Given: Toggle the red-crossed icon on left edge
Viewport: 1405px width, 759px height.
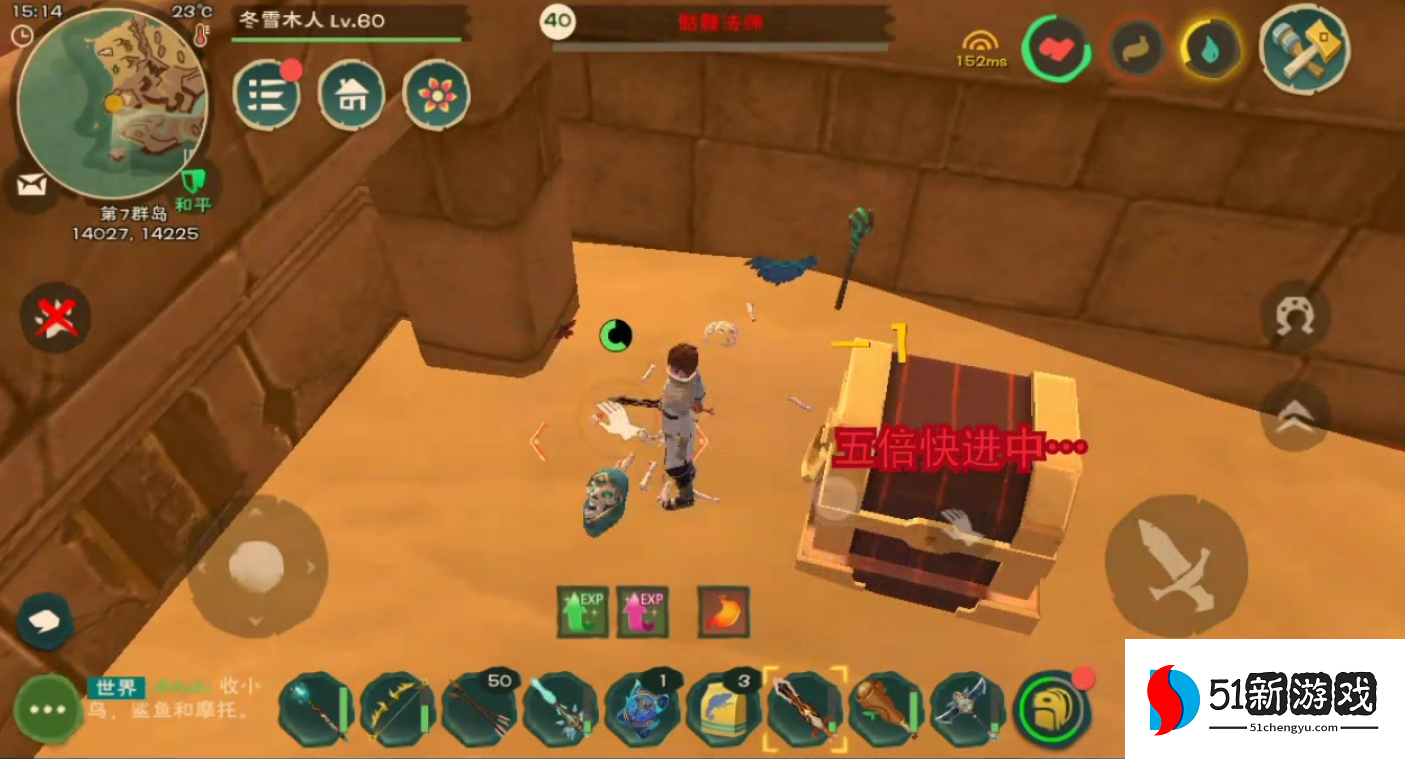Looking at the screenshot, I should (x=56, y=318).
